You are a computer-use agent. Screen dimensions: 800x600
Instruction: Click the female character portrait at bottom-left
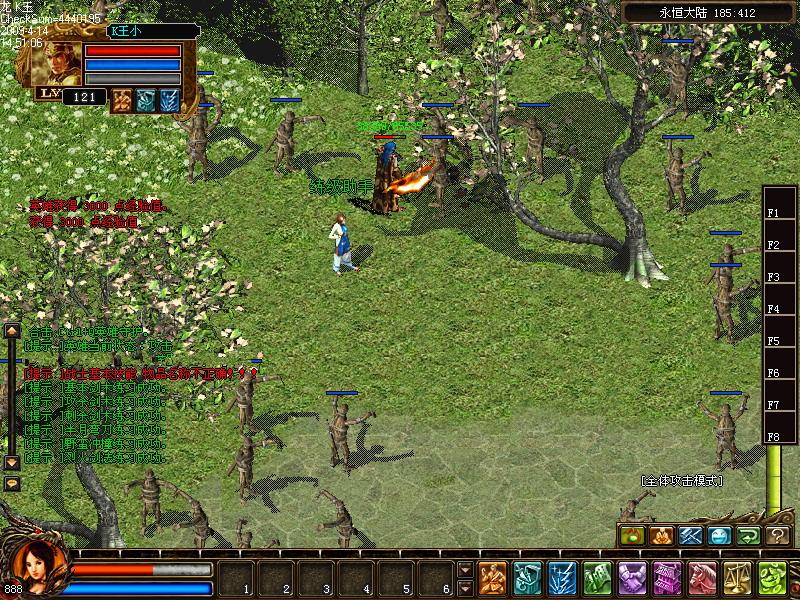point(33,567)
